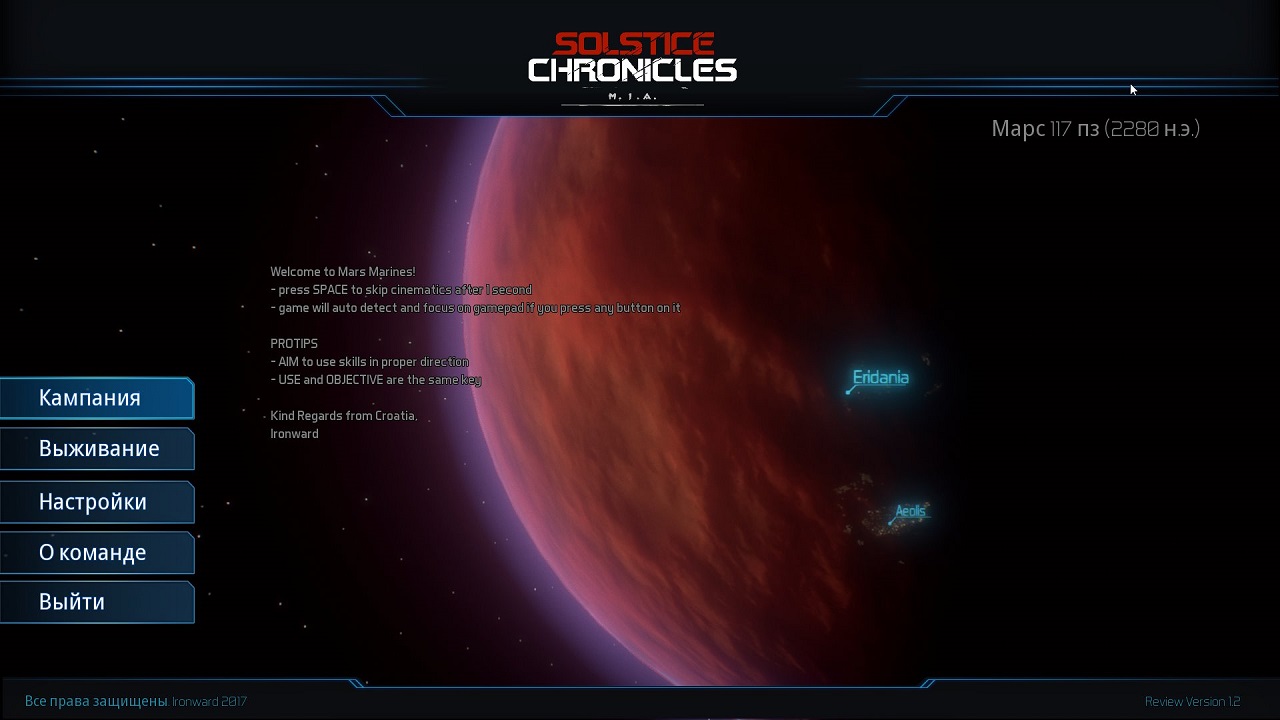Click the Aeolis location marker

[x=909, y=512]
